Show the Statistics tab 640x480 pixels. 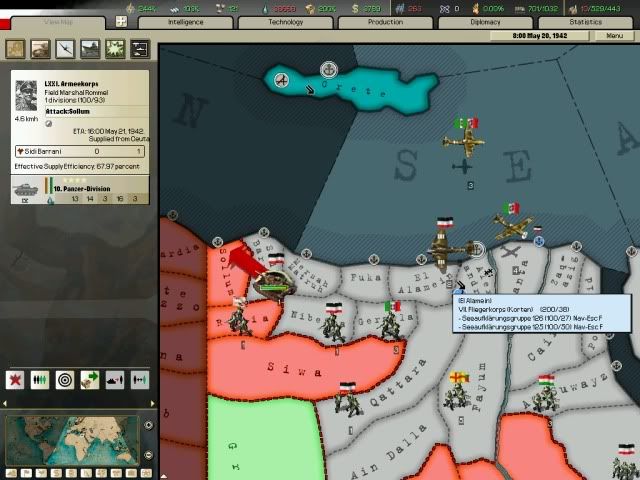585,21
